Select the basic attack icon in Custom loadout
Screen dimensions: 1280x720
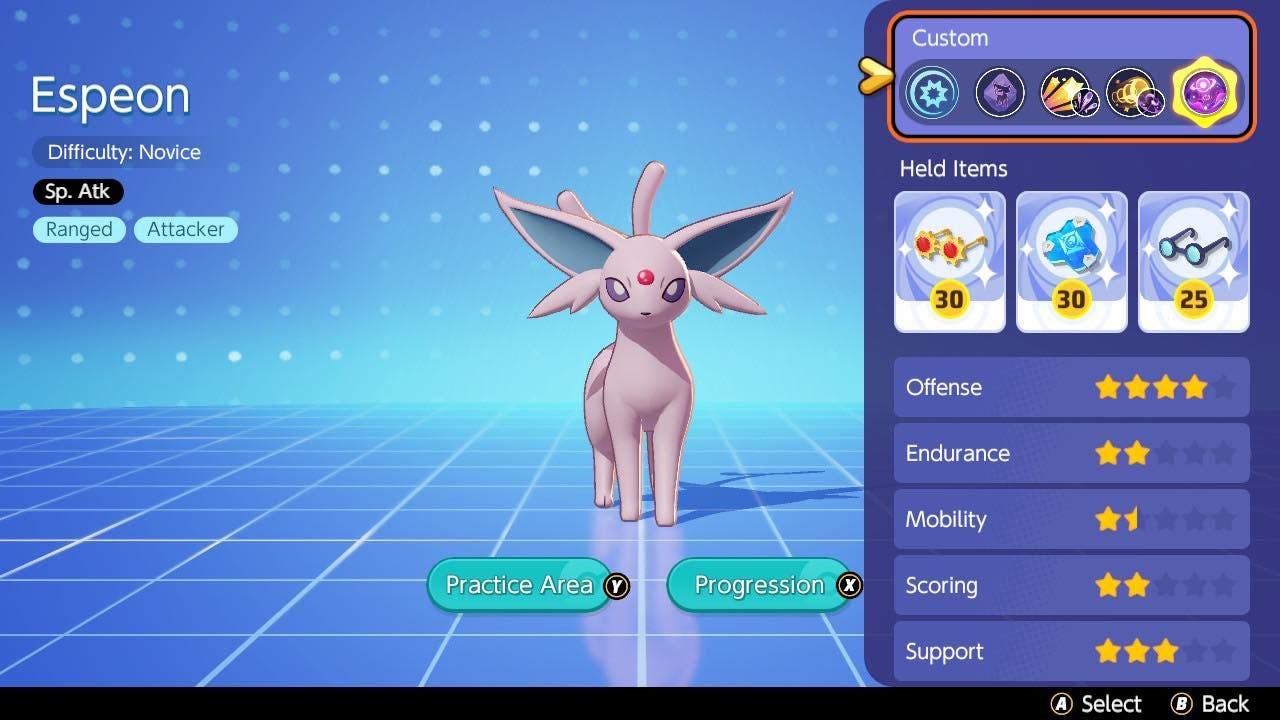click(932, 91)
